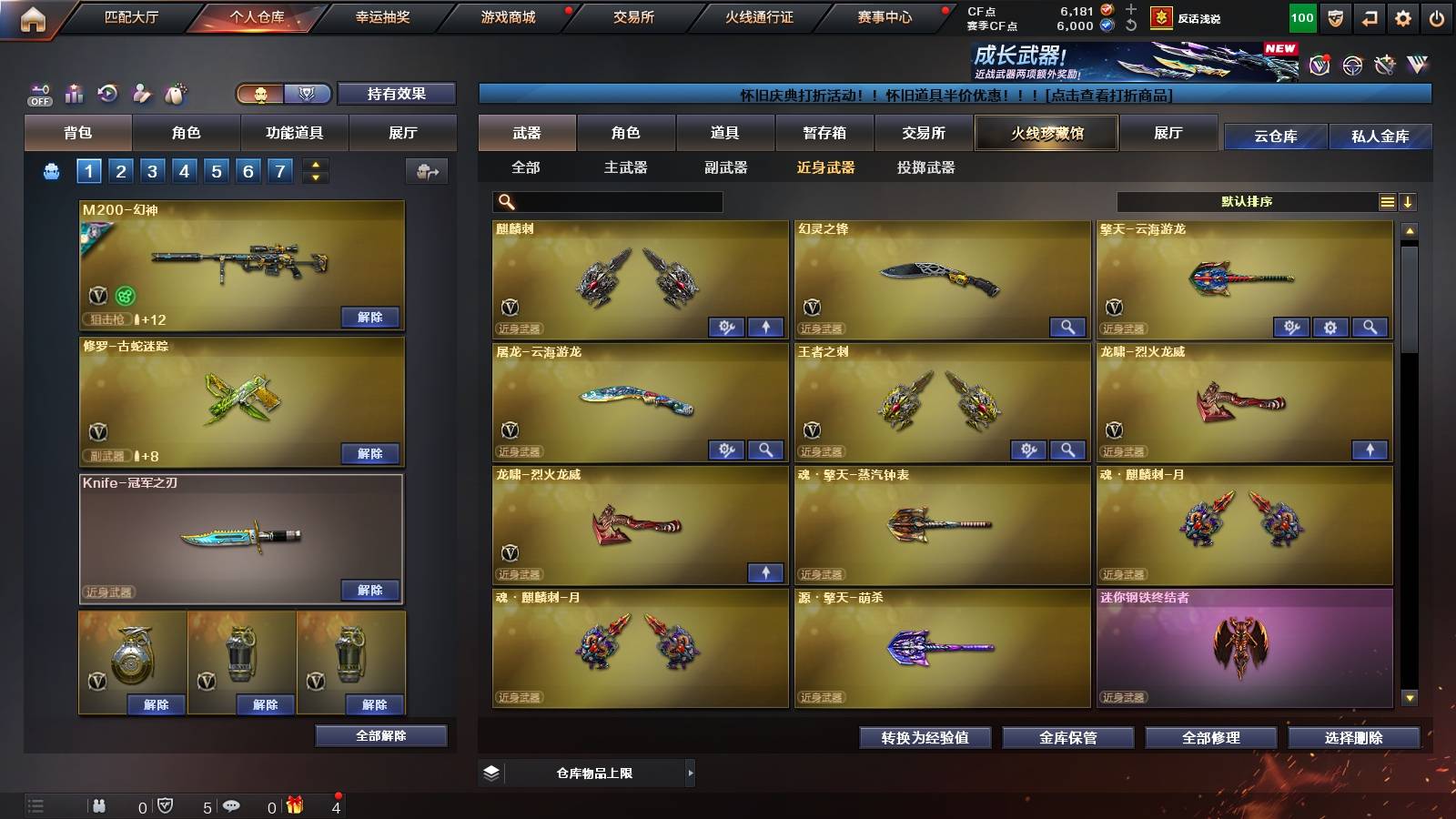The width and height of the screenshot is (1456, 819).
Task: Click the page up stepper beside backpack pages
Action: click(314, 164)
